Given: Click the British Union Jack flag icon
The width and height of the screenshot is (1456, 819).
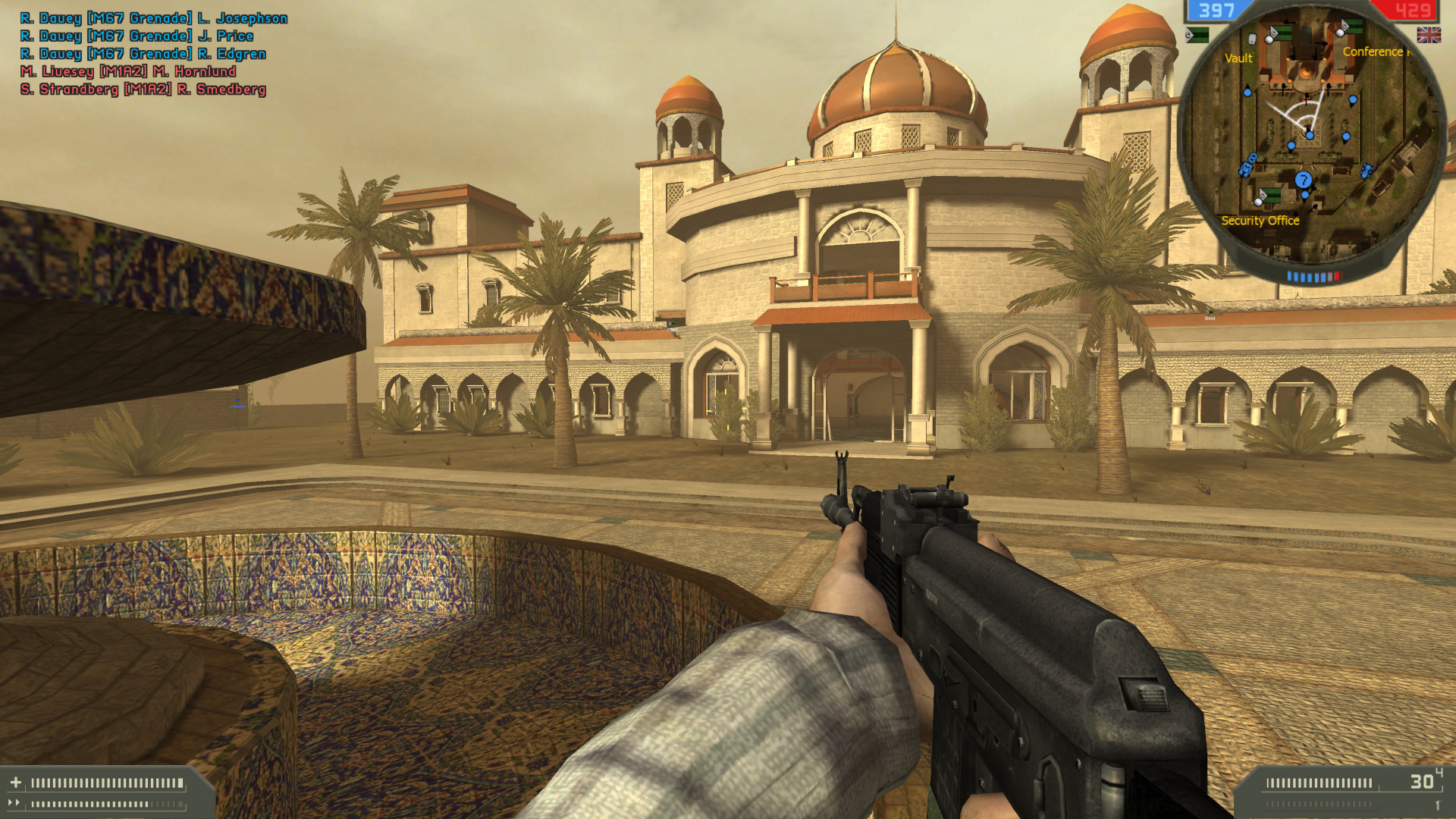Looking at the screenshot, I should click(1429, 35).
